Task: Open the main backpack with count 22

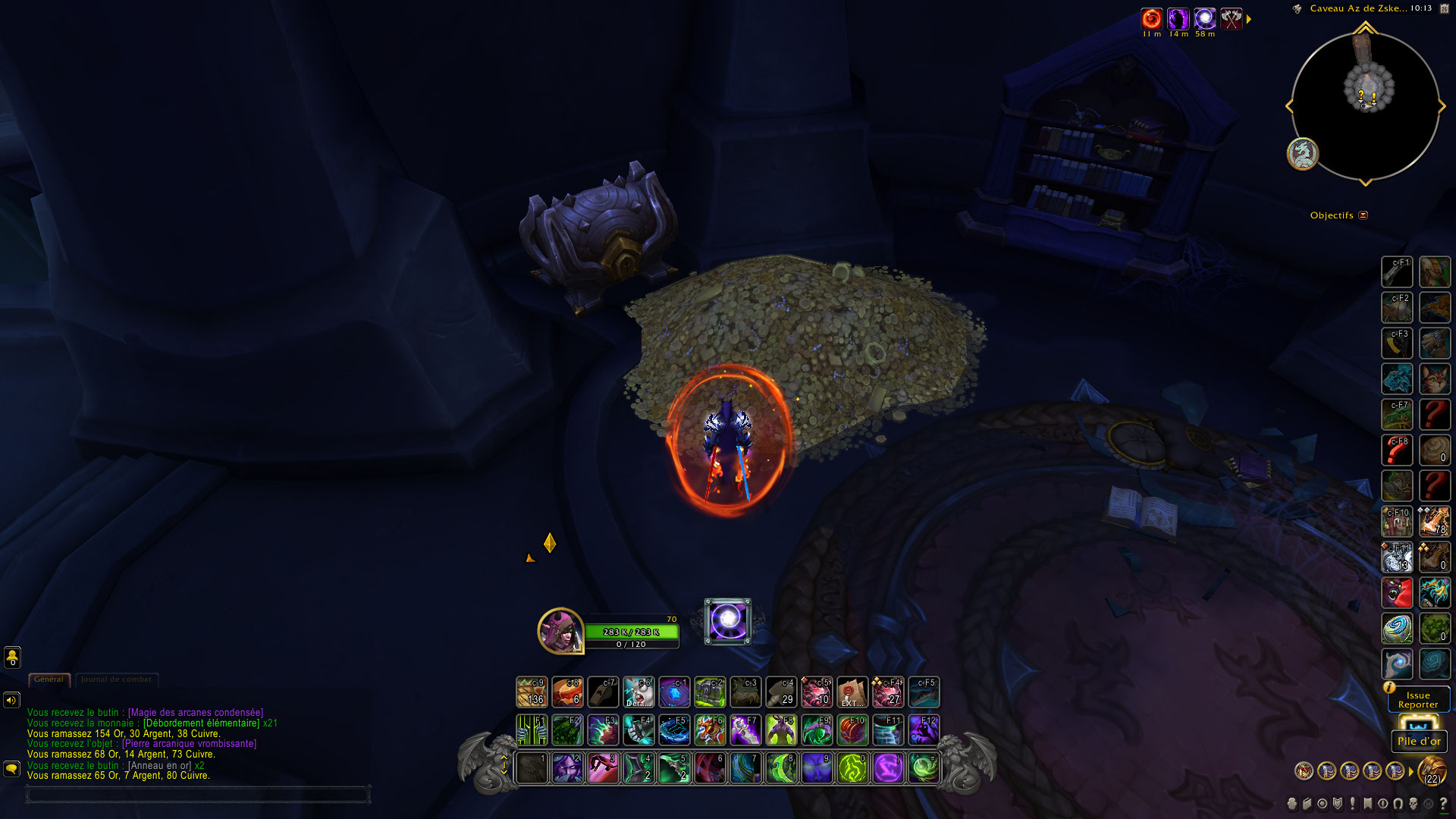Action: (1432, 771)
